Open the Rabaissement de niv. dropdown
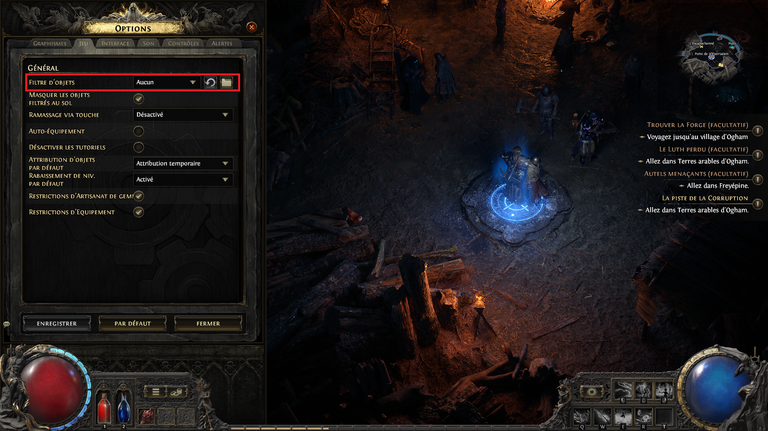 click(183, 179)
